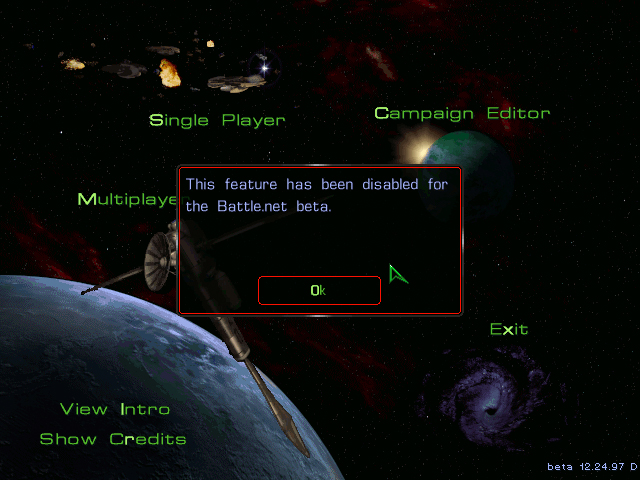The image size is (640, 480).
Task: Play the View Intro cinematic
Action: 115,409
